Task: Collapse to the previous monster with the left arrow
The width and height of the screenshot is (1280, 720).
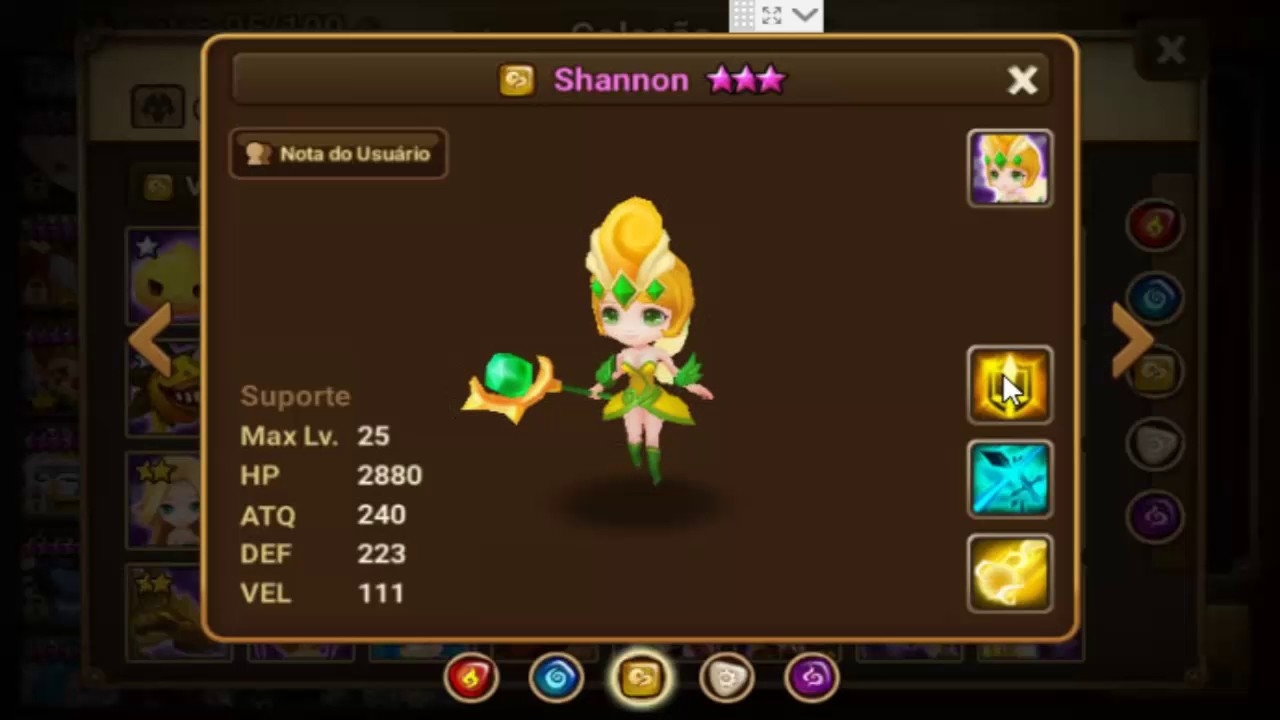Action: tap(152, 340)
